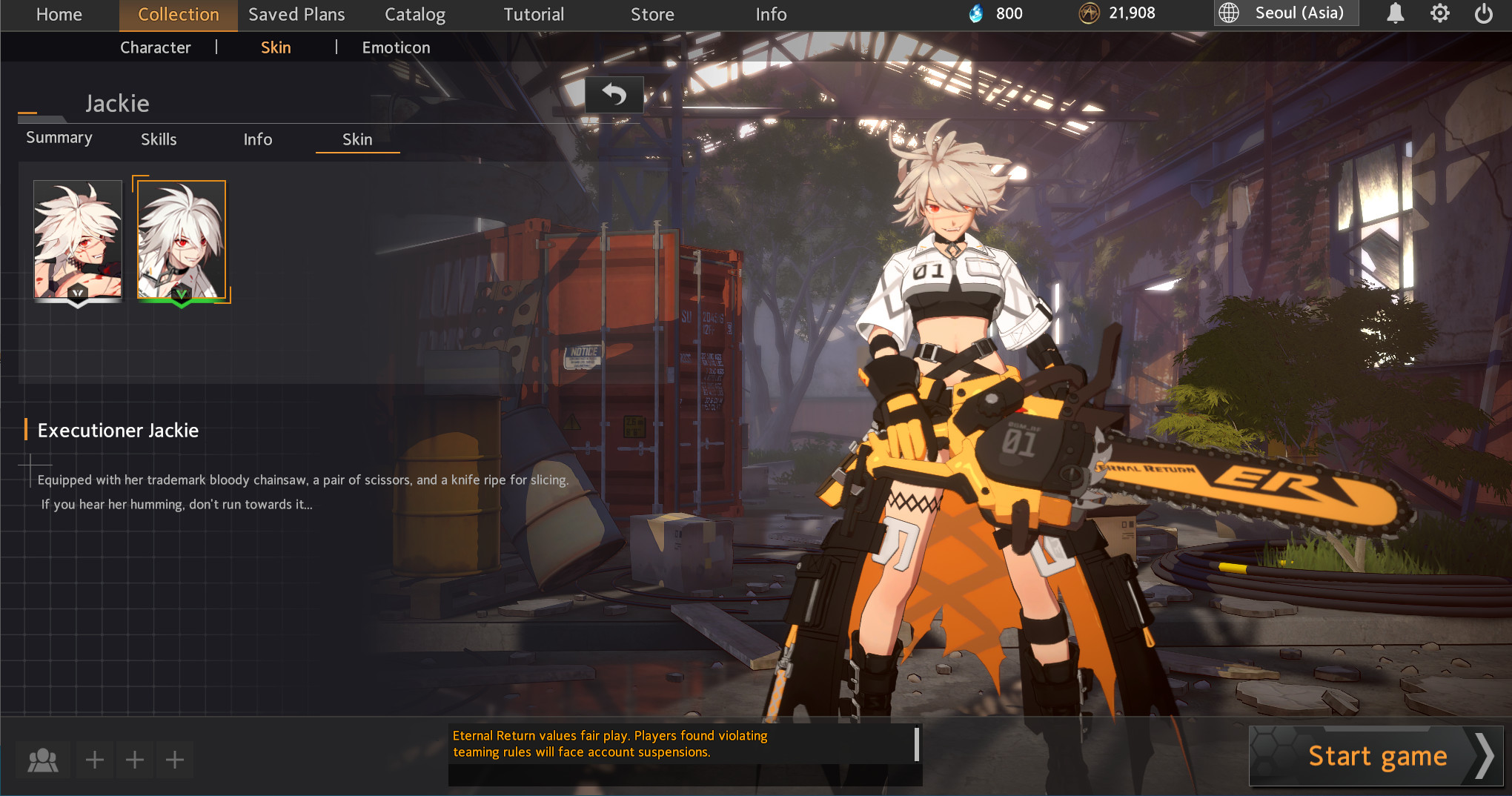The height and width of the screenshot is (796, 1512).
Task: Click the gold A-Coin currency icon
Action: (1091, 13)
